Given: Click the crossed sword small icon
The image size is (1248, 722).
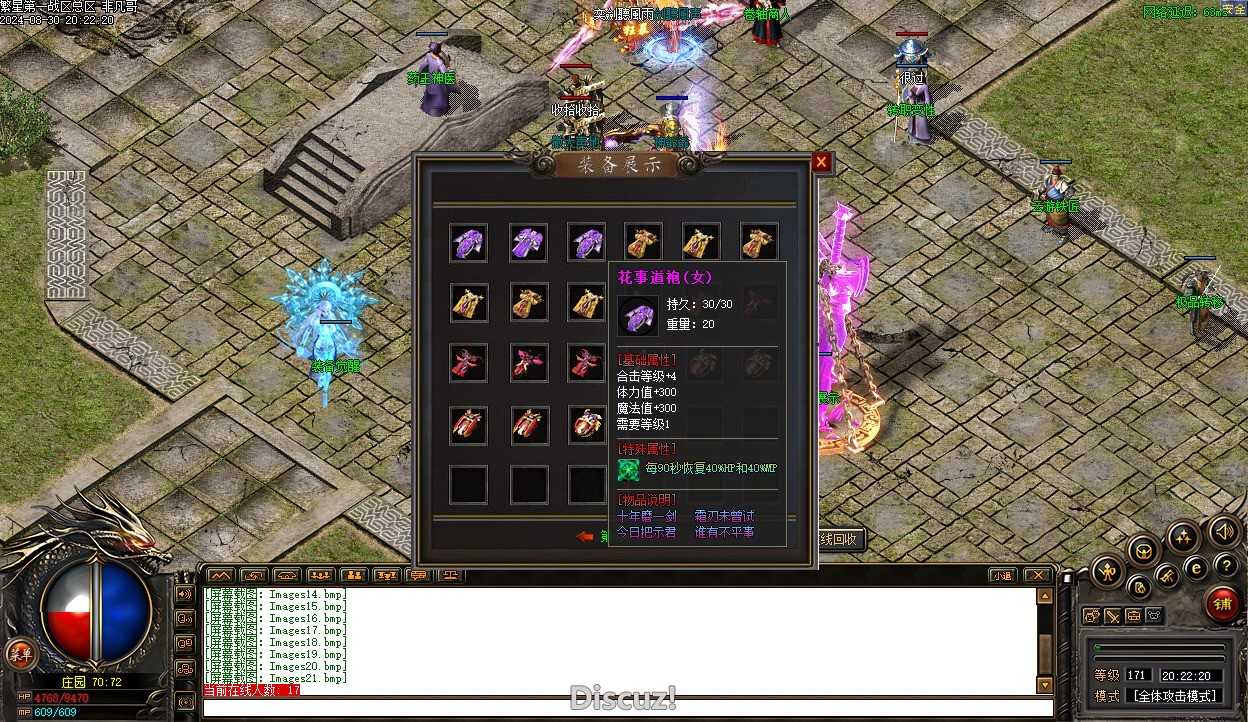Looking at the screenshot, I should pos(1112,616).
